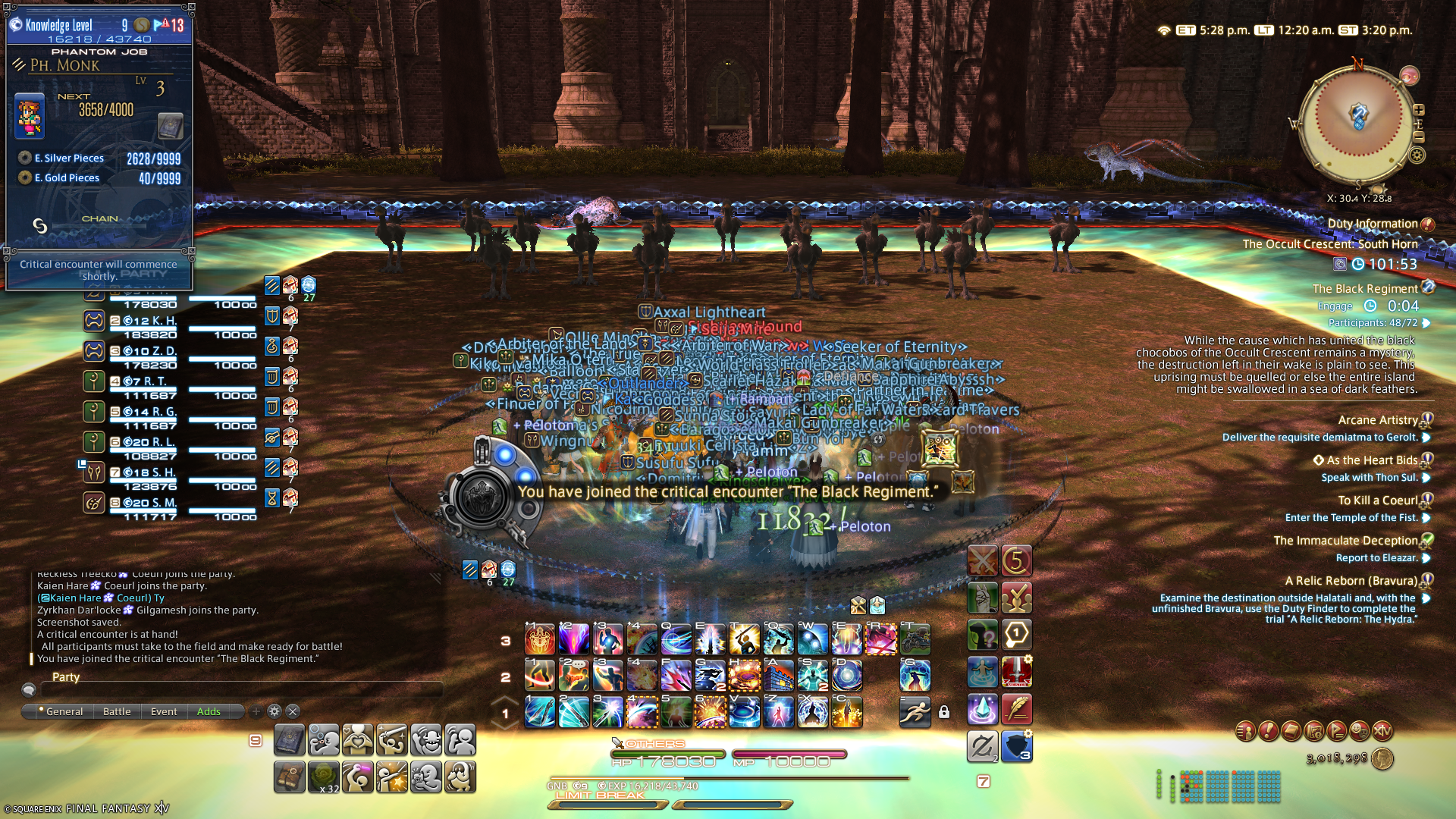Click the Duty Information exclamation icon
The width and height of the screenshot is (1456, 819).
point(1427,224)
